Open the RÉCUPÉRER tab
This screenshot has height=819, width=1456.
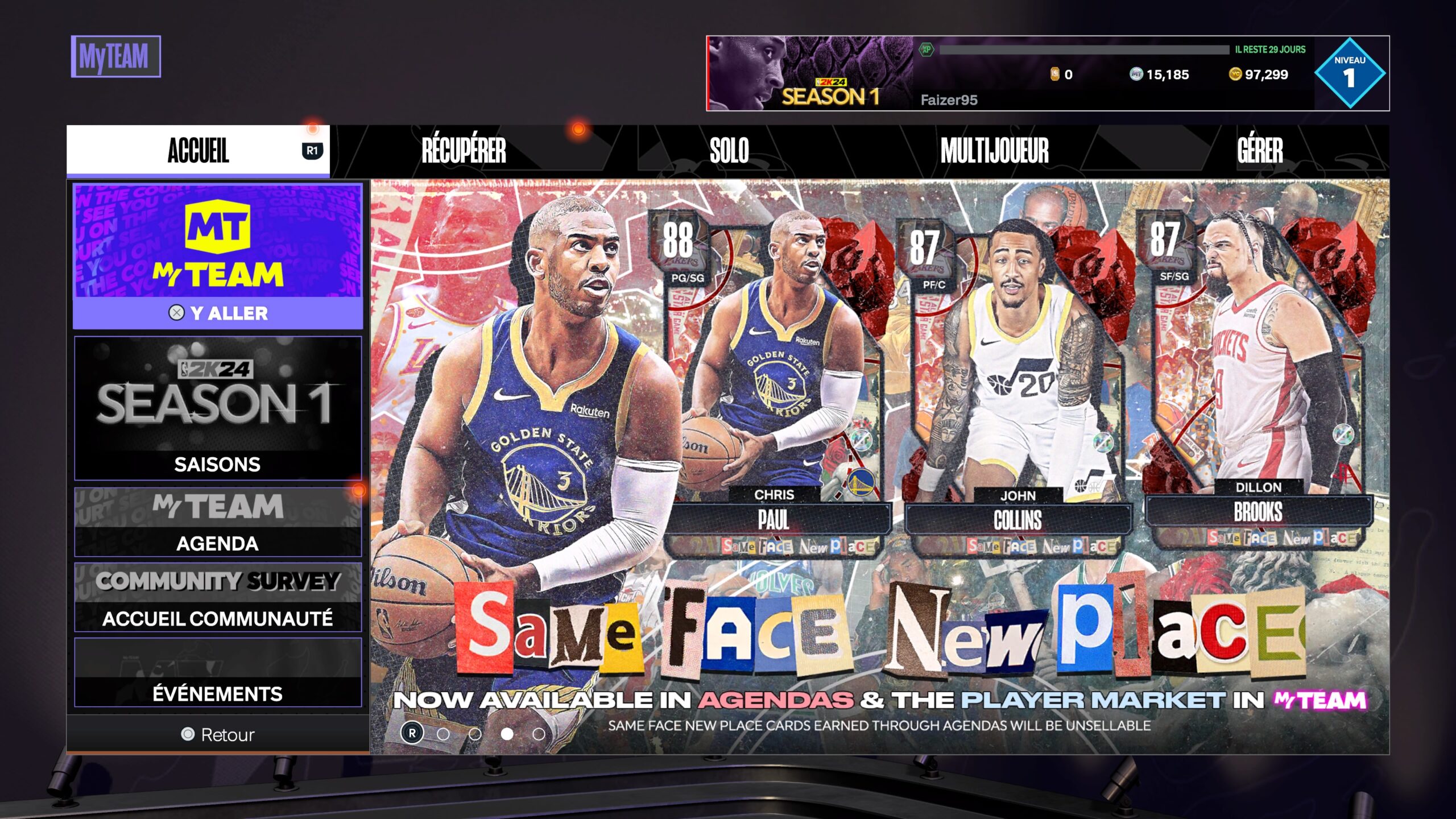pyautogui.click(x=462, y=152)
